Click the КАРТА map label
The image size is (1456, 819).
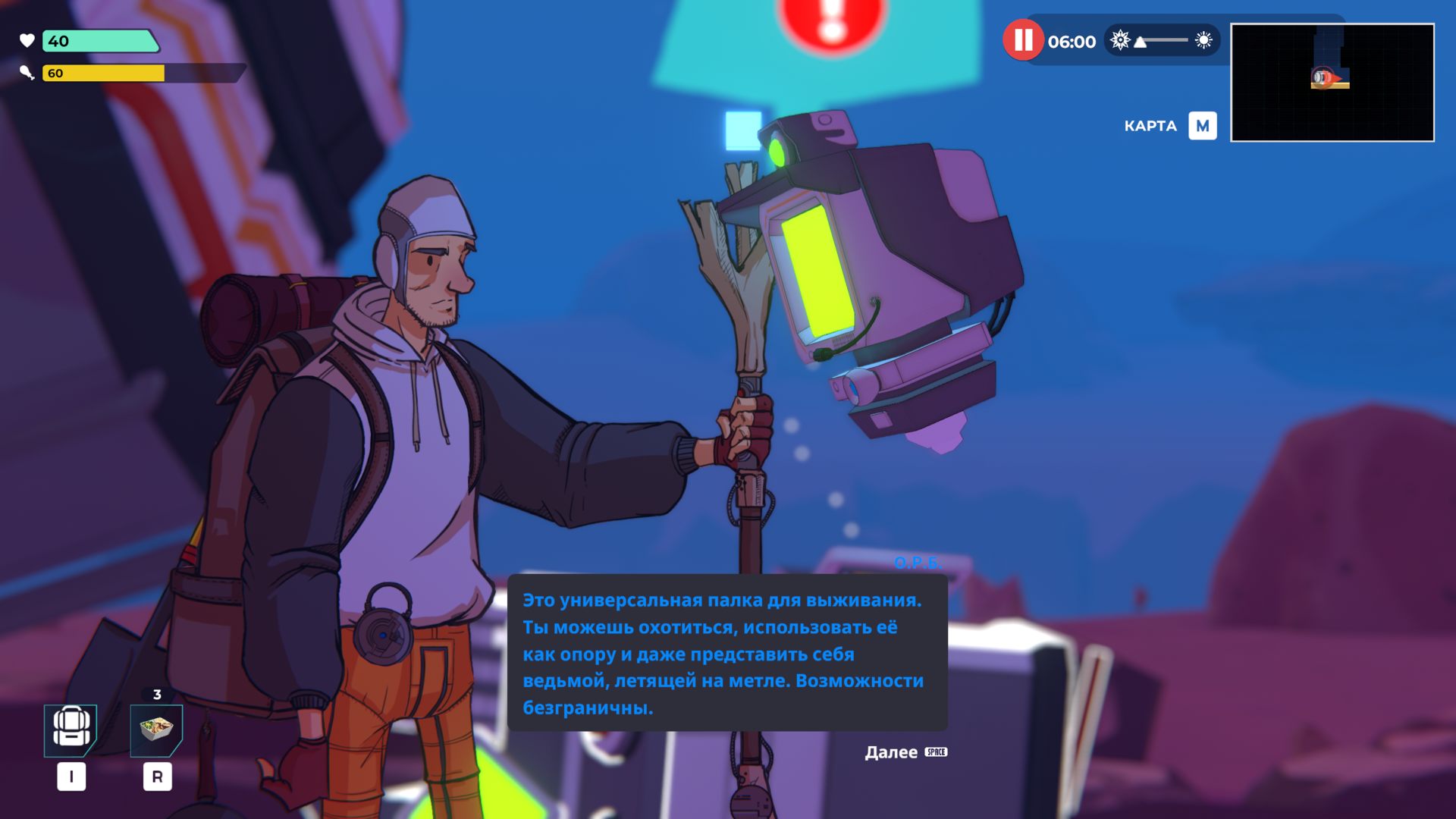1150,126
